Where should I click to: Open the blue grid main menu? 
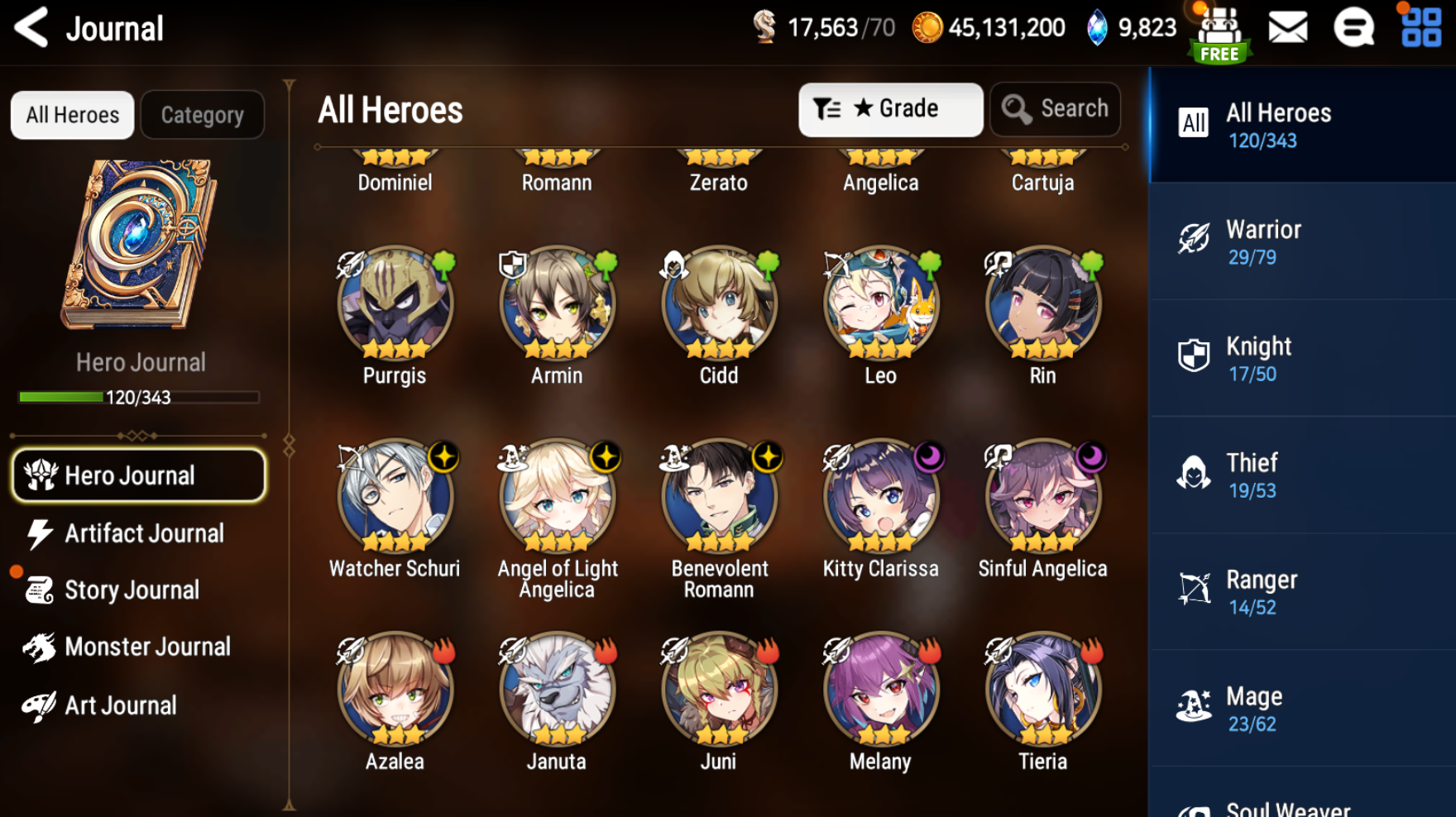click(x=1421, y=28)
